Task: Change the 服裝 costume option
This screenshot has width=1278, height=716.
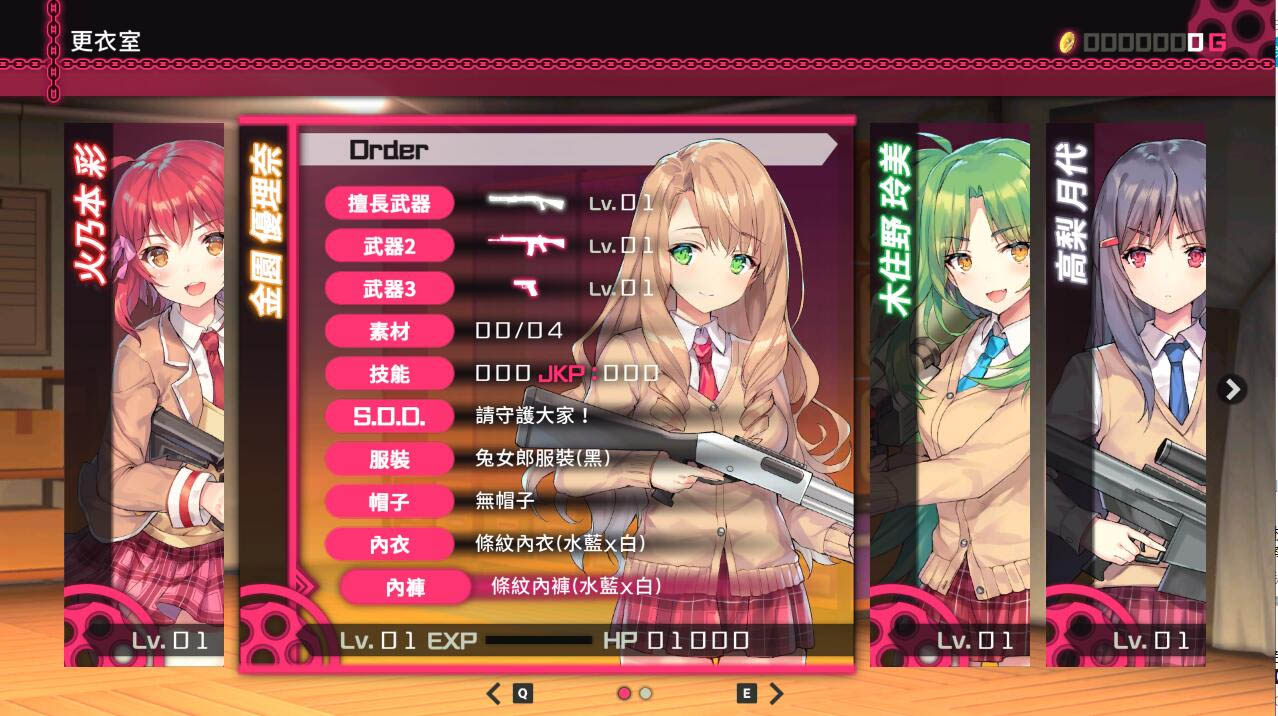Action: [x=389, y=460]
